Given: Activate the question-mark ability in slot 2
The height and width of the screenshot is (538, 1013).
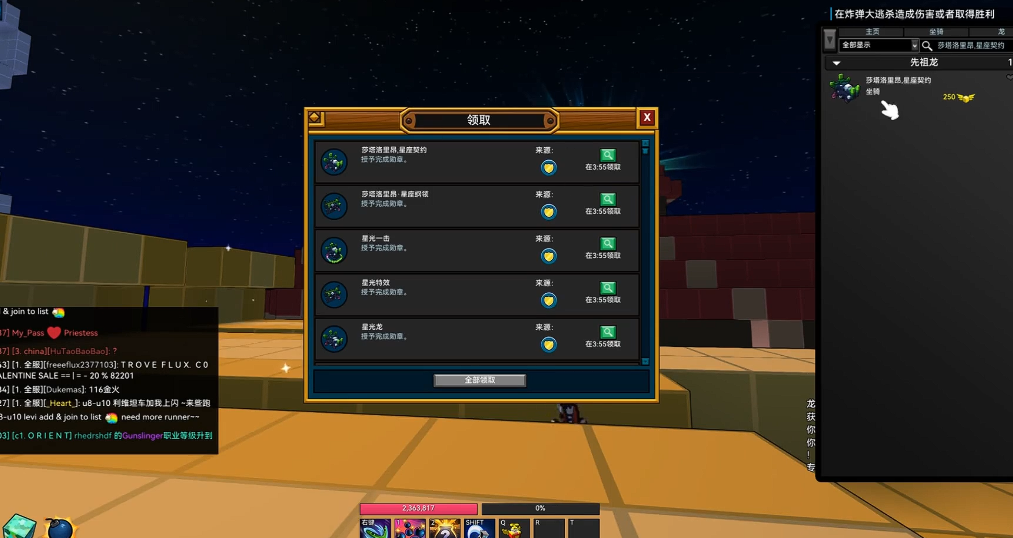Looking at the screenshot, I should tap(444, 529).
